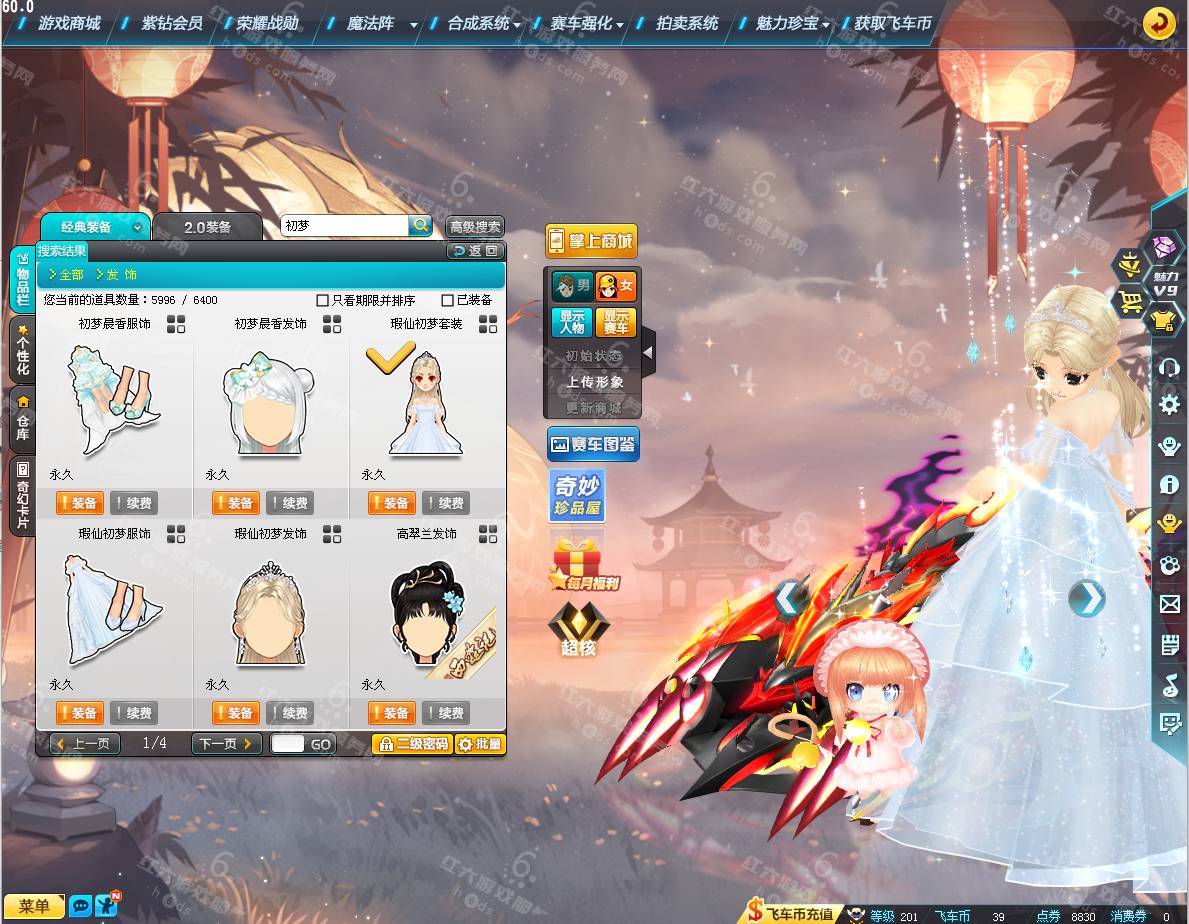1189x924 pixels.
Task: Open 高级搜索 advanced search
Action: tap(475, 227)
